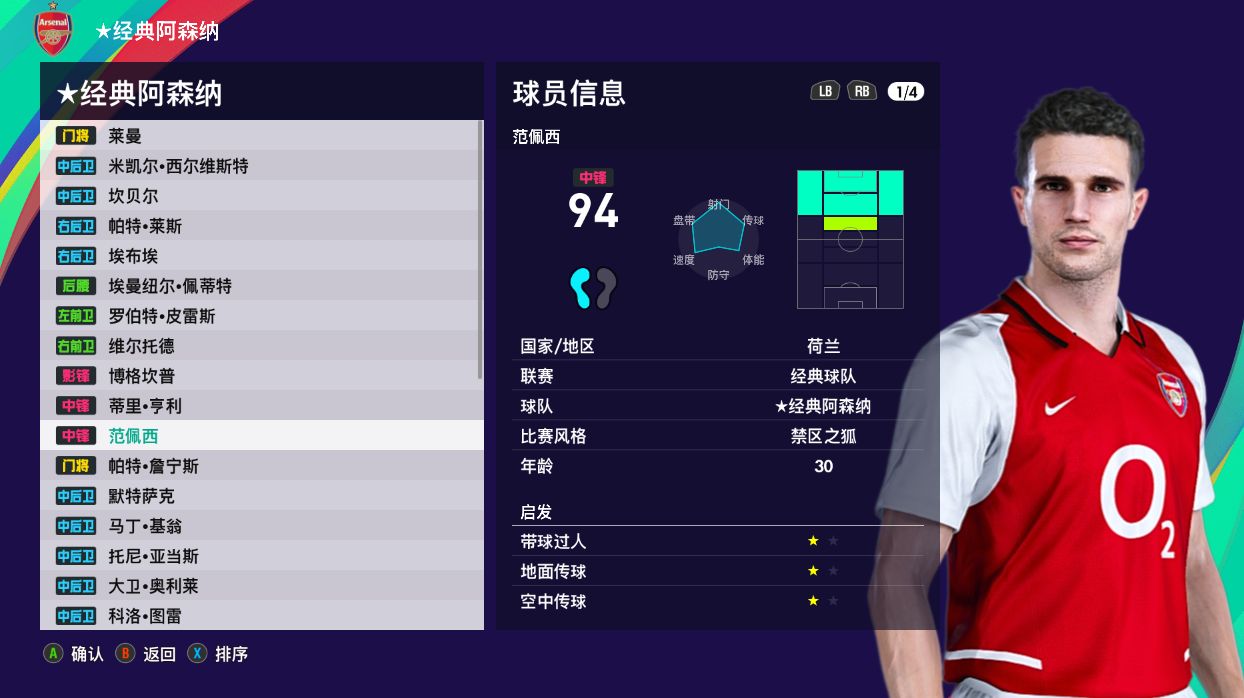Select centre-back 坎贝尔
Viewport: 1244px width, 698px height.
pos(260,196)
